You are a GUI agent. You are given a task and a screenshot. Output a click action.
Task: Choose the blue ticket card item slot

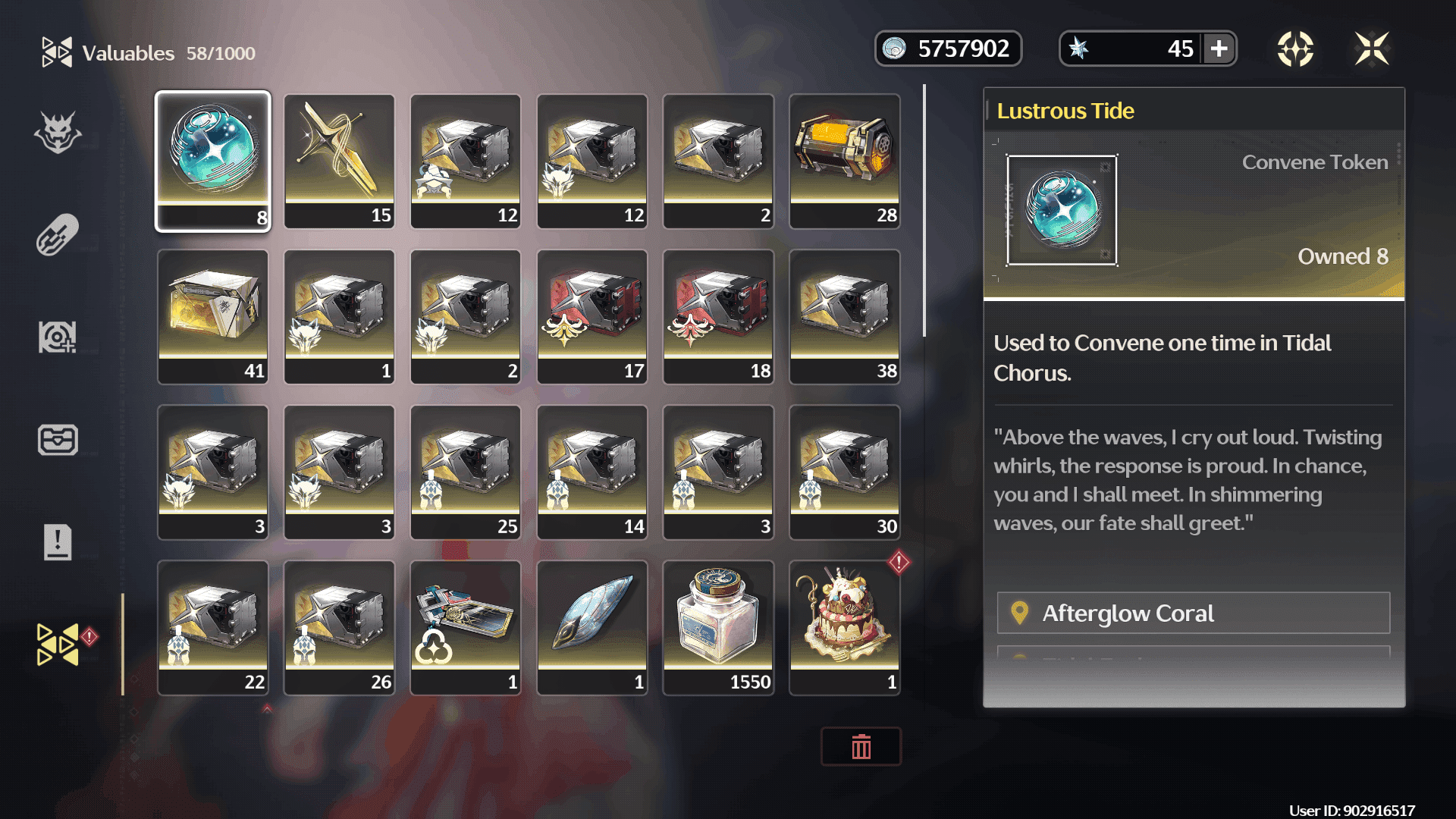pyautogui.click(x=466, y=627)
